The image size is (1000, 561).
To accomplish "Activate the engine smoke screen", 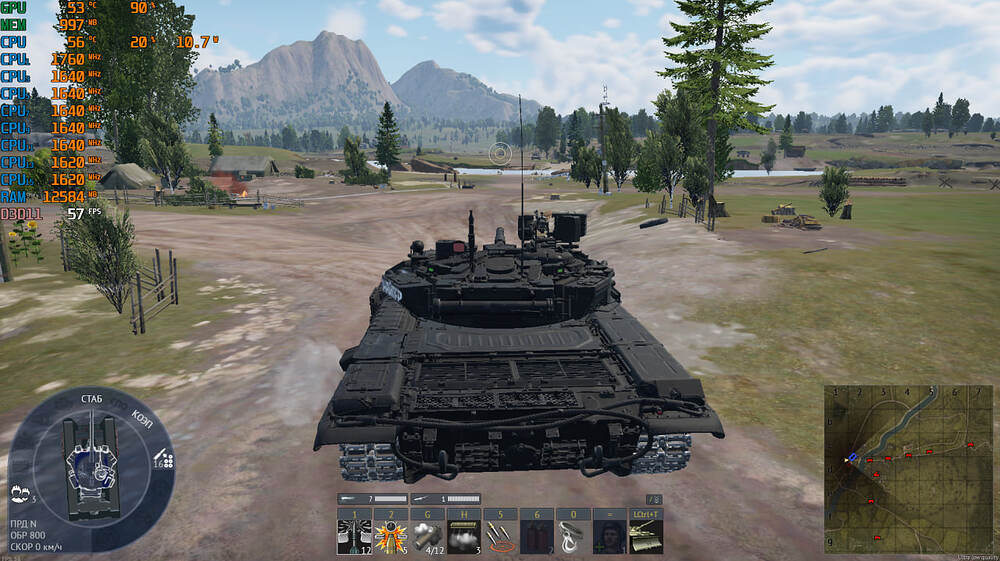I will click(x=463, y=537).
